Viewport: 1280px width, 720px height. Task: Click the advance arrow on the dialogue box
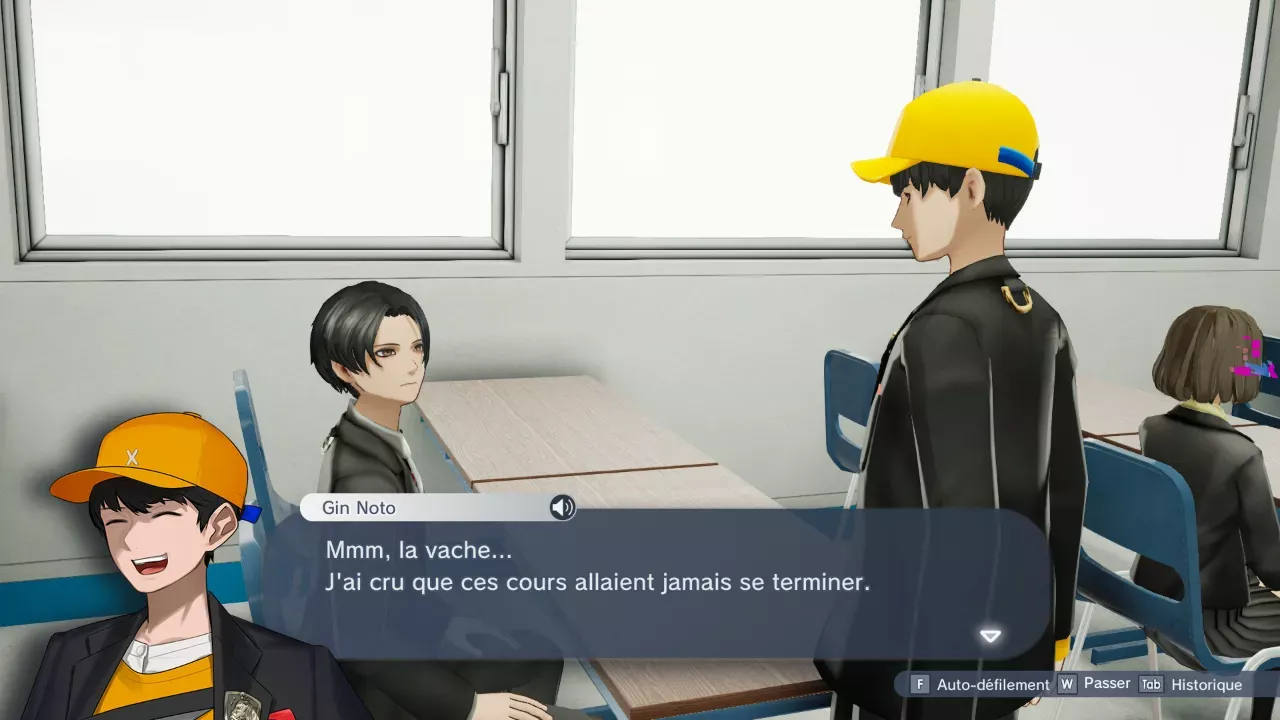click(x=991, y=636)
